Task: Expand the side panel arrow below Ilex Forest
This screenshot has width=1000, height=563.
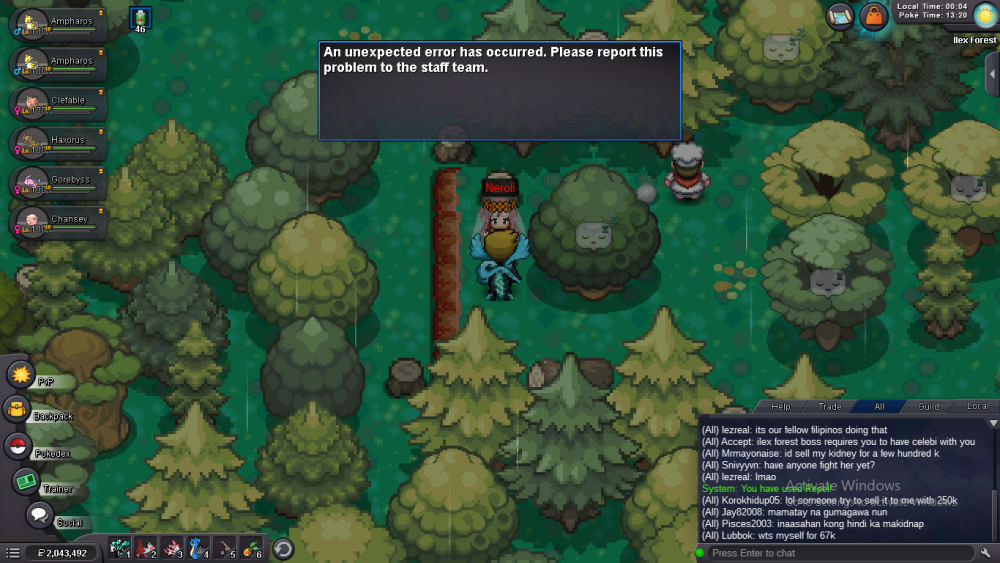Action: click(x=992, y=74)
